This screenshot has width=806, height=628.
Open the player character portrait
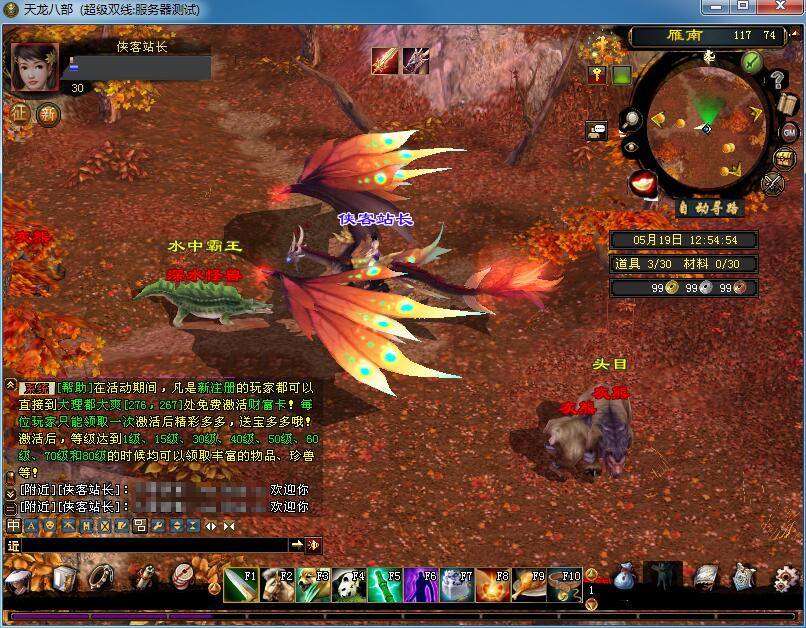pyautogui.click(x=35, y=67)
